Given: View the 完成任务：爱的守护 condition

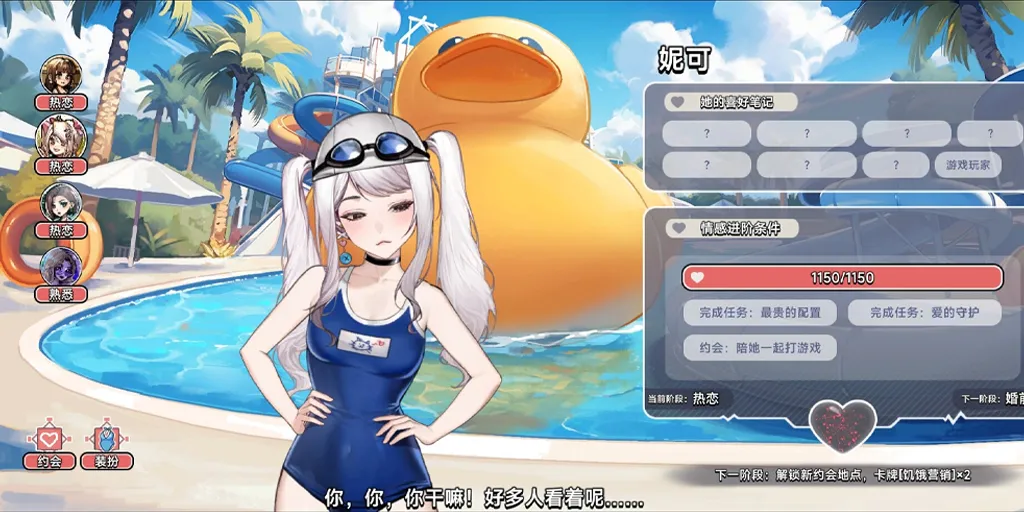Looking at the screenshot, I should [x=924, y=312].
